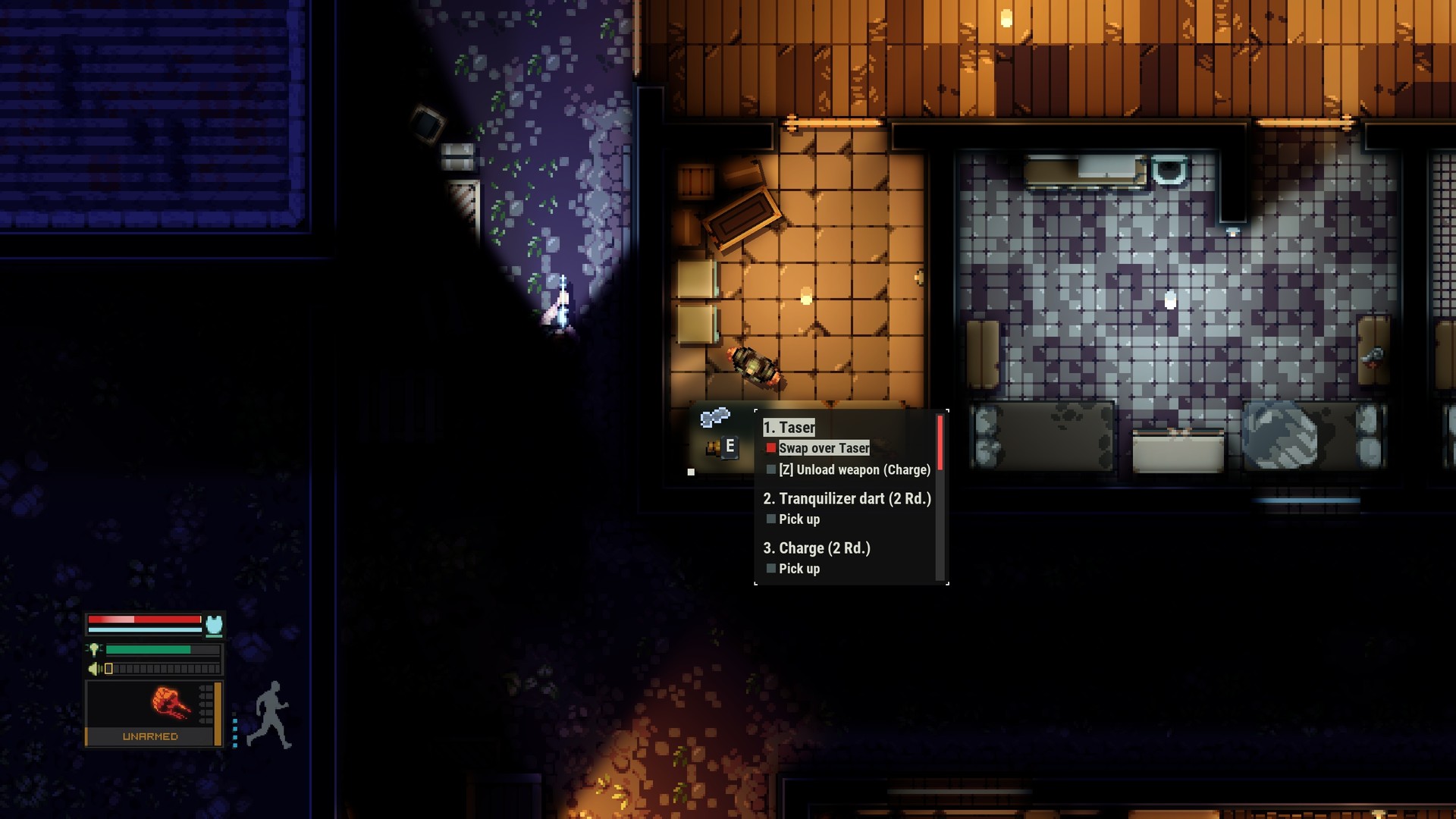Image resolution: width=1456 pixels, height=819 pixels.
Task: Click the speaker noise-level icon
Action: pyautogui.click(x=93, y=669)
